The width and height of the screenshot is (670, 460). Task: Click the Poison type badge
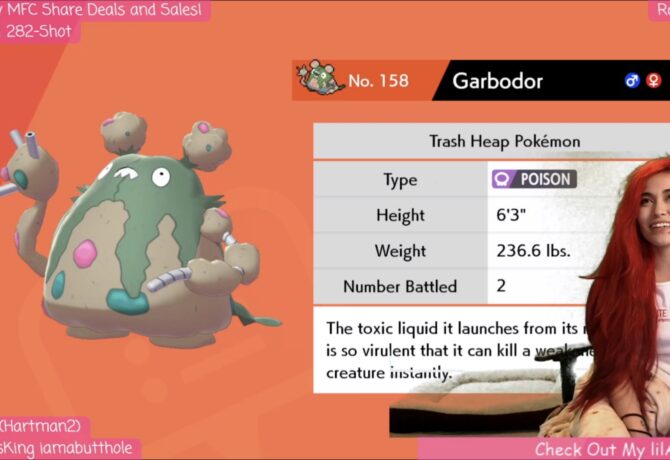coord(534,180)
